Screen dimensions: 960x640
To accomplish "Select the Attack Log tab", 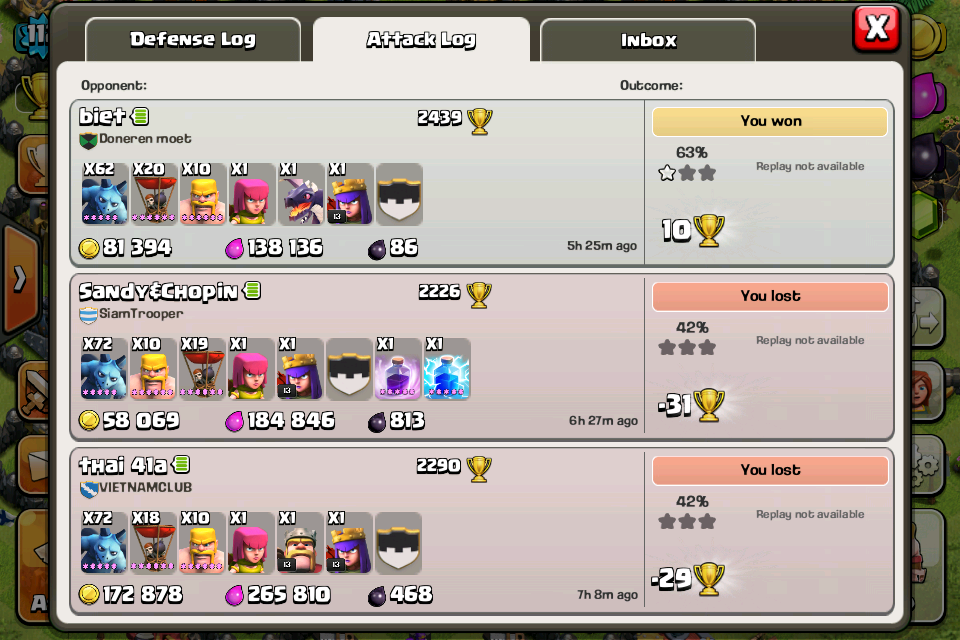I will pyautogui.click(x=421, y=40).
